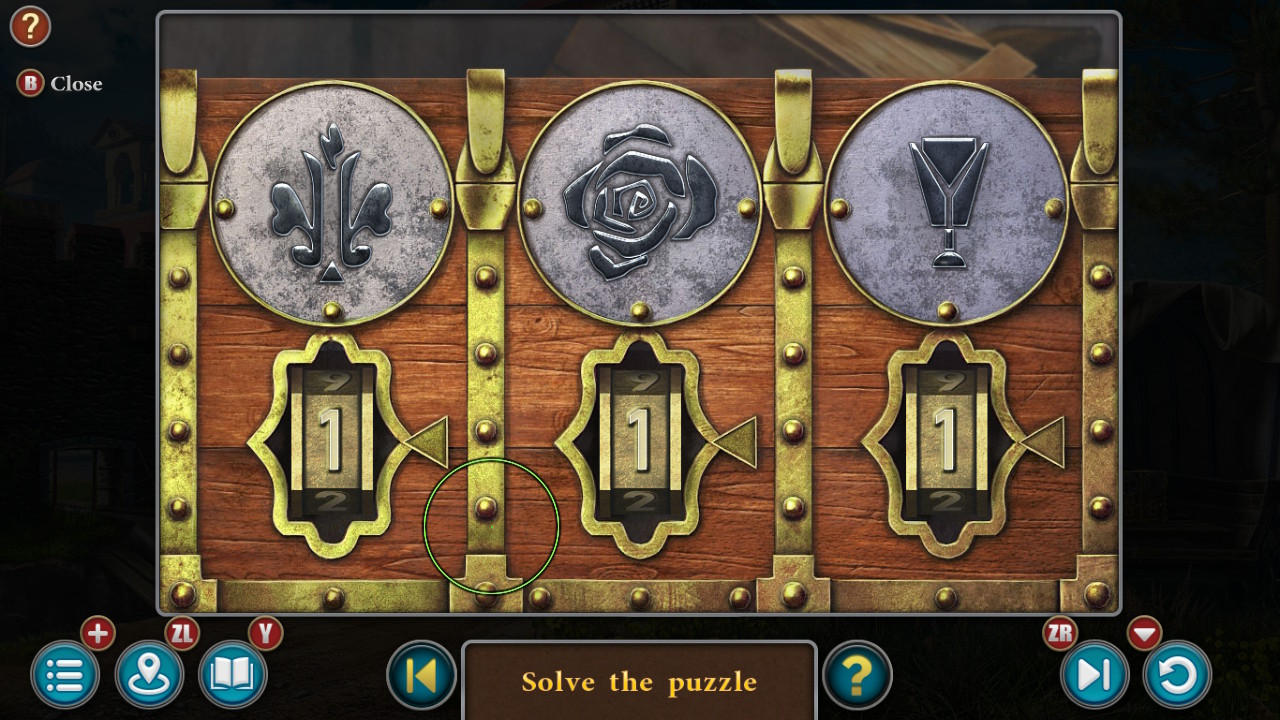Open the map with the location pin icon

[148, 676]
